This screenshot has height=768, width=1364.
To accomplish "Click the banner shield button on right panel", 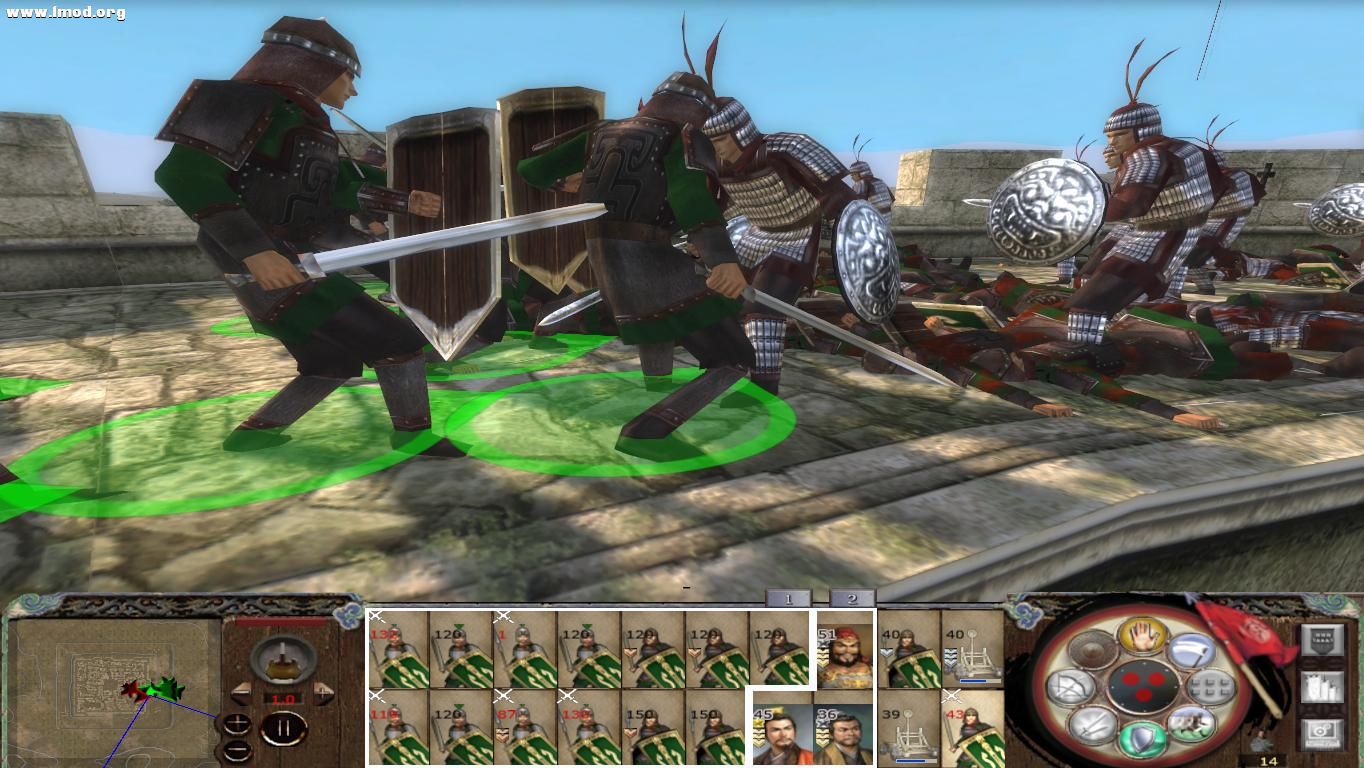I will (x=1321, y=640).
